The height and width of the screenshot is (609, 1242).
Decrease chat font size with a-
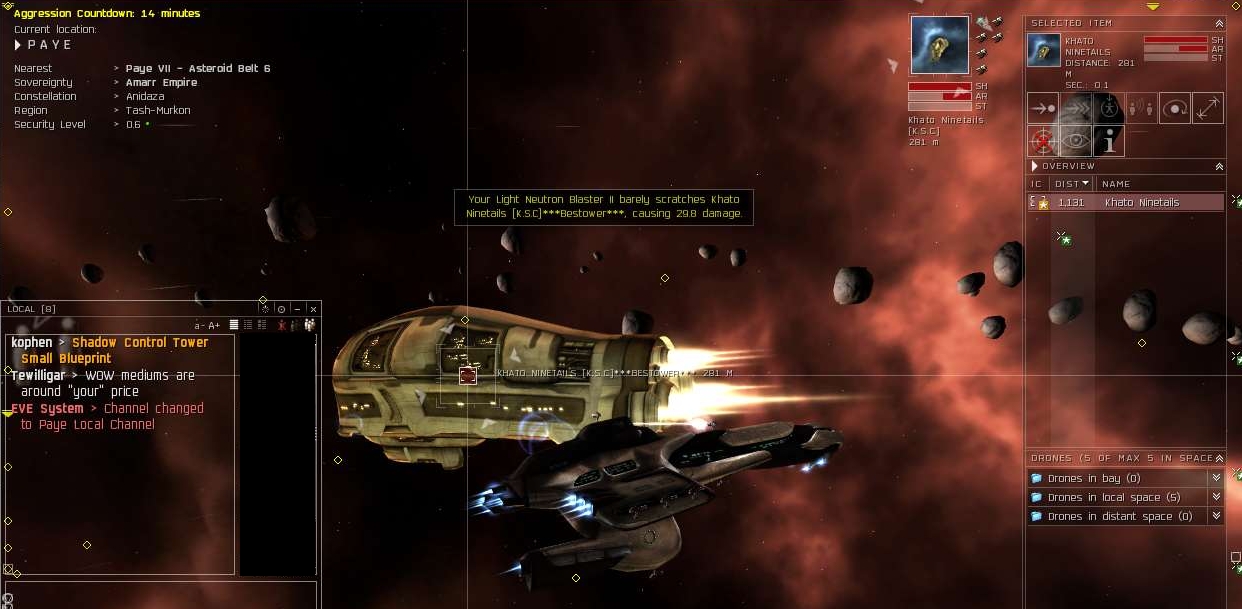199,325
